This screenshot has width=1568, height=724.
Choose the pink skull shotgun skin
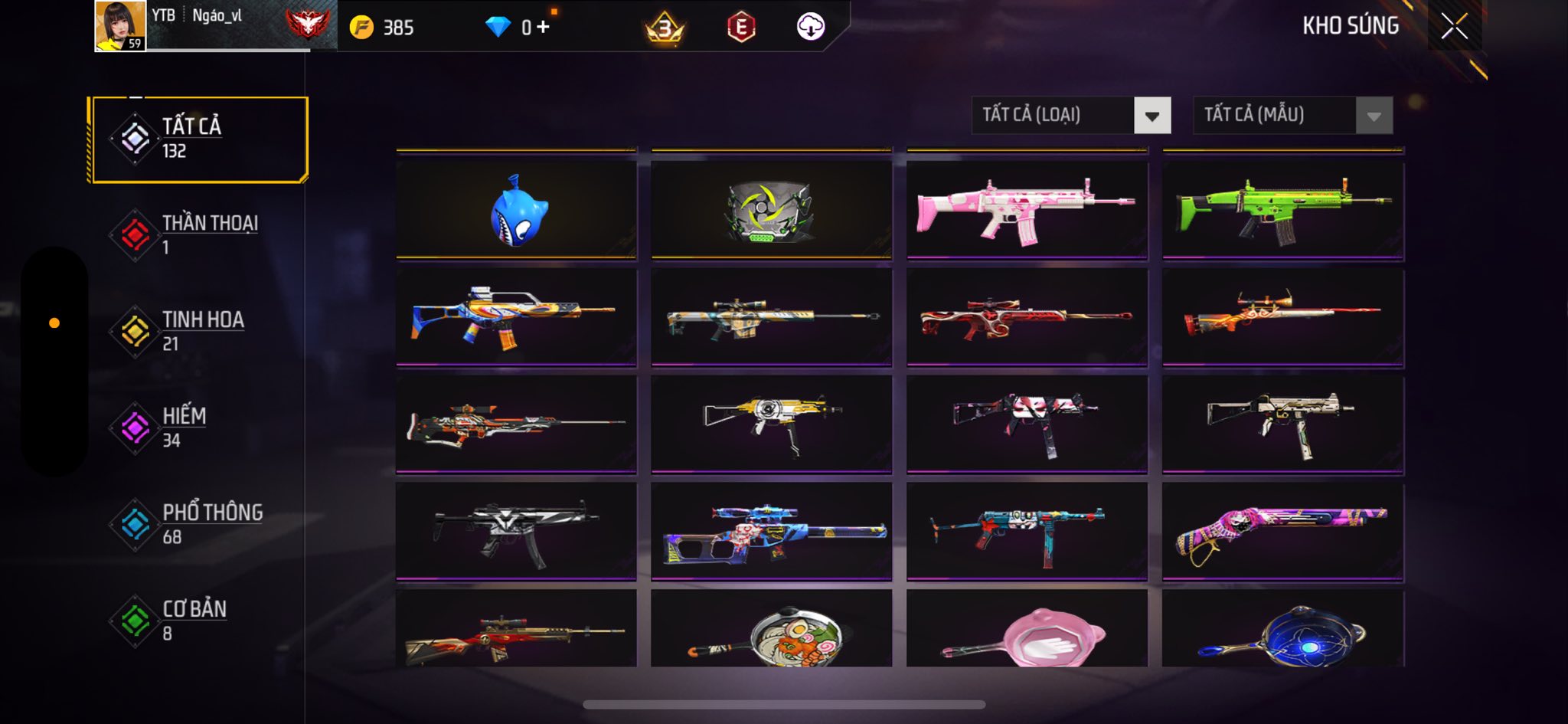coord(1282,531)
